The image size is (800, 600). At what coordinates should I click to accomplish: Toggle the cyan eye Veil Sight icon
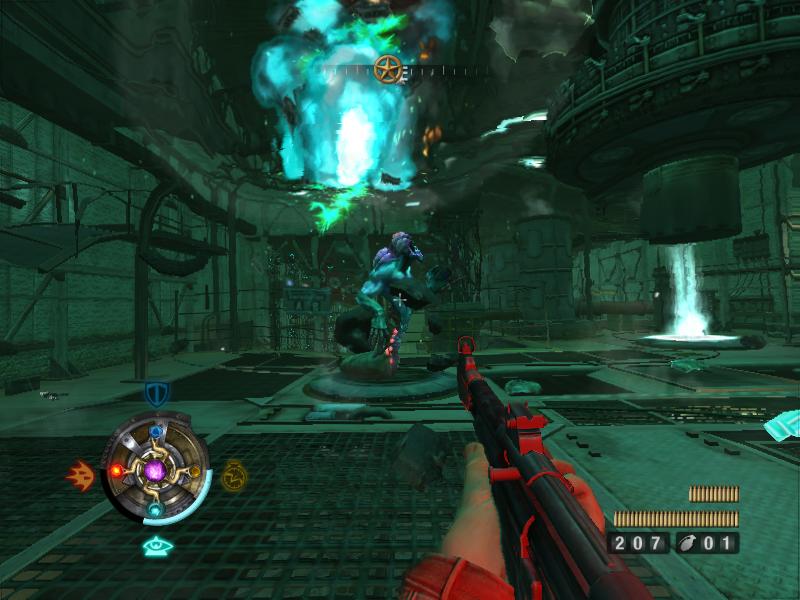154,545
